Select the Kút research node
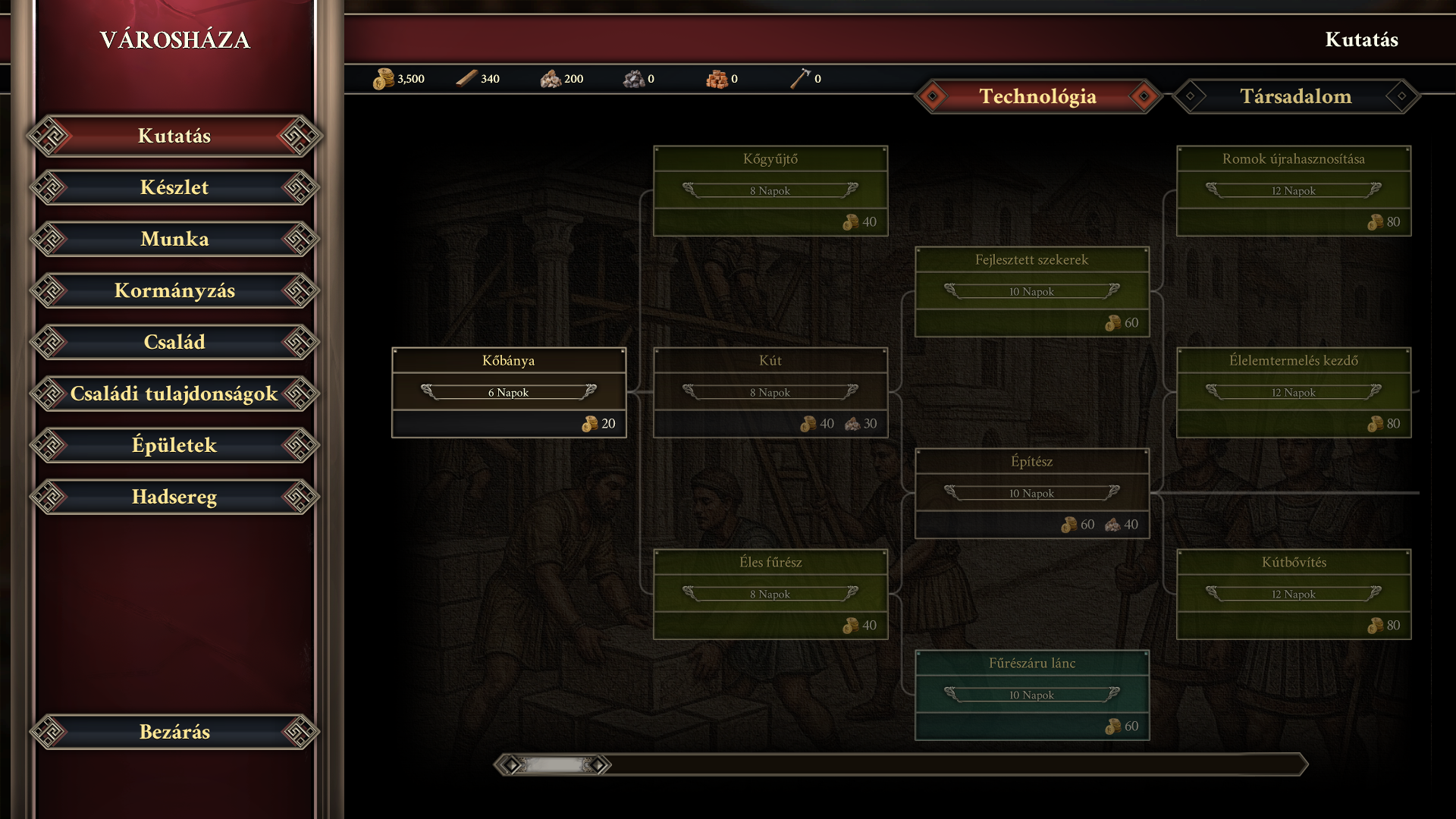The width and height of the screenshot is (1456, 819). point(770,392)
